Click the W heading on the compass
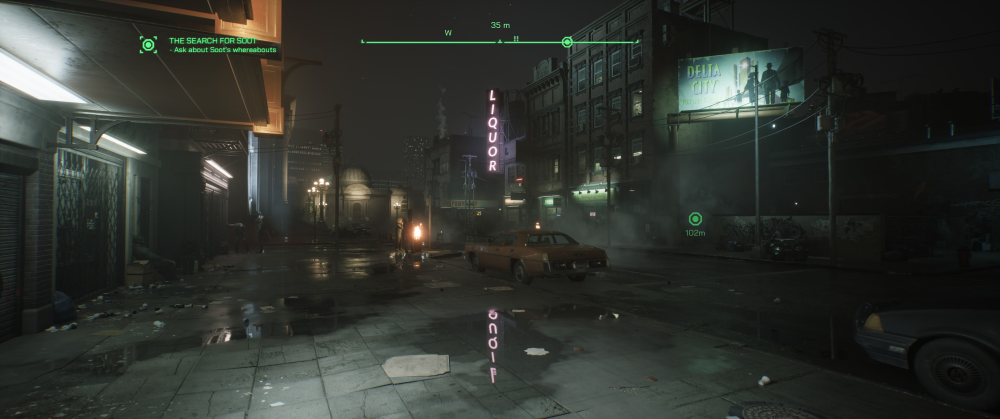Image resolution: width=1000 pixels, height=419 pixels. [448, 33]
